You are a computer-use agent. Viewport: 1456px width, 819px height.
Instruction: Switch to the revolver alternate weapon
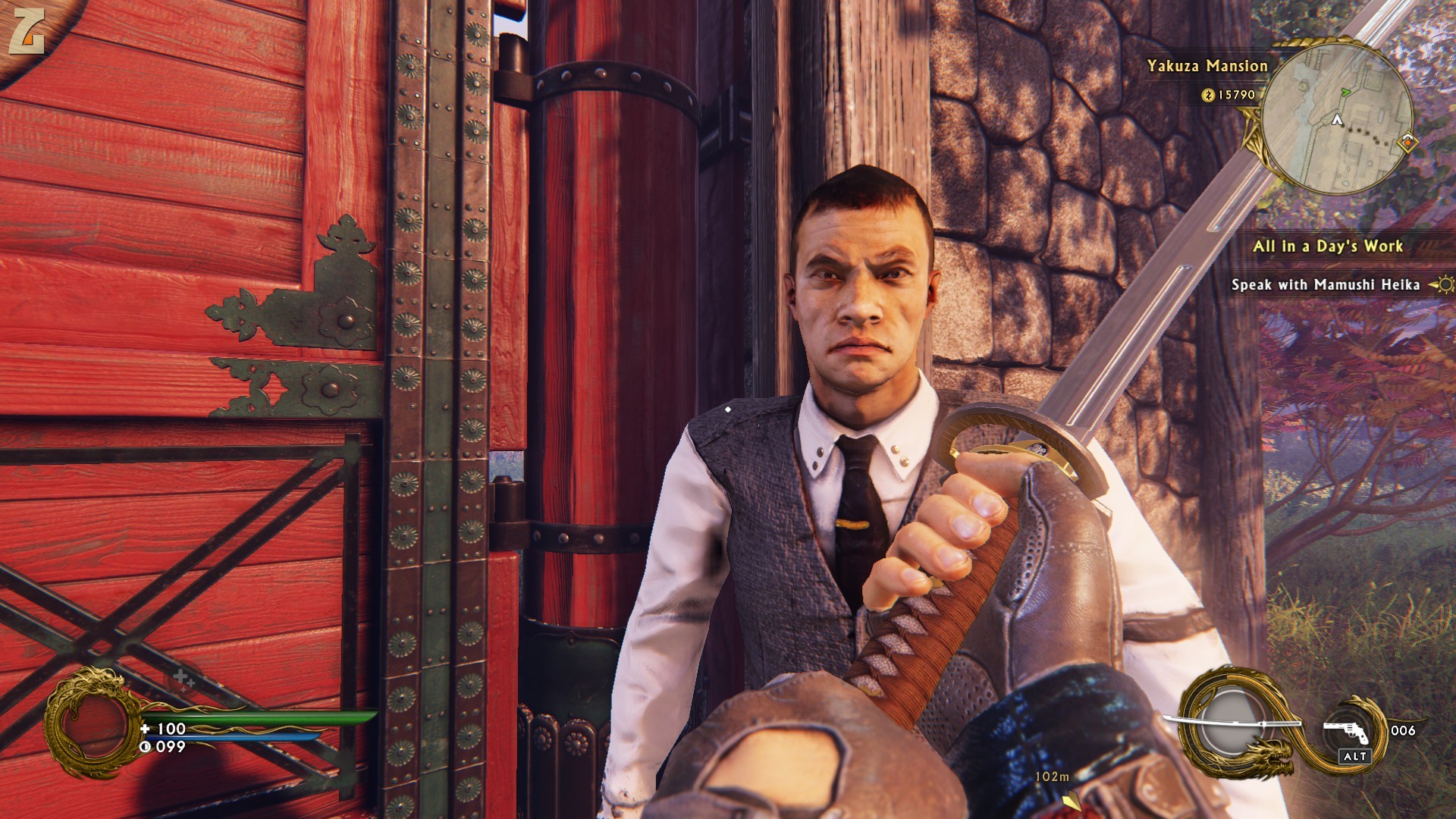pyautogui.click(x=1347, y=732)
